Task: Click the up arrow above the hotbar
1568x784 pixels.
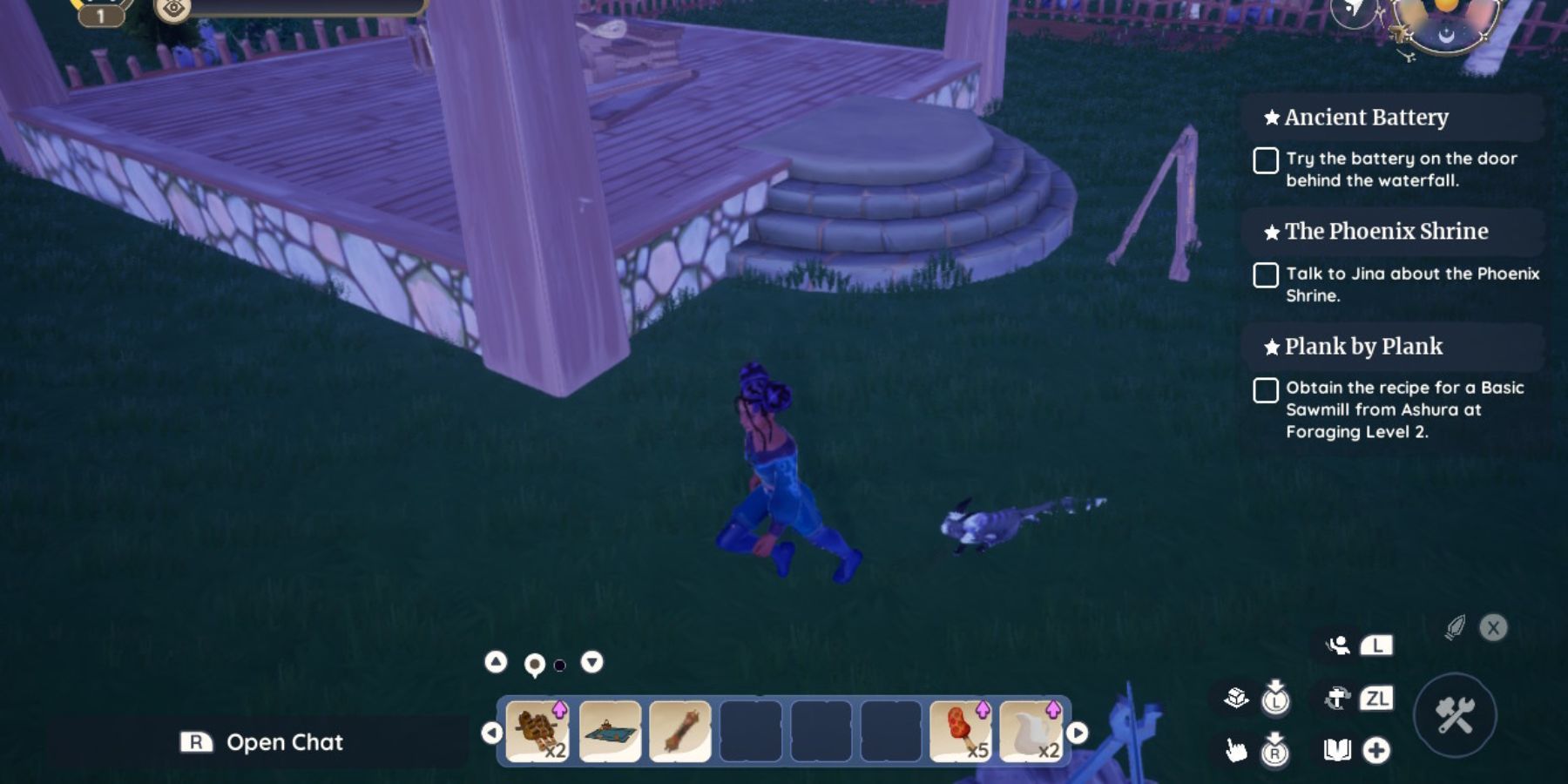Action: coord(497,662)
